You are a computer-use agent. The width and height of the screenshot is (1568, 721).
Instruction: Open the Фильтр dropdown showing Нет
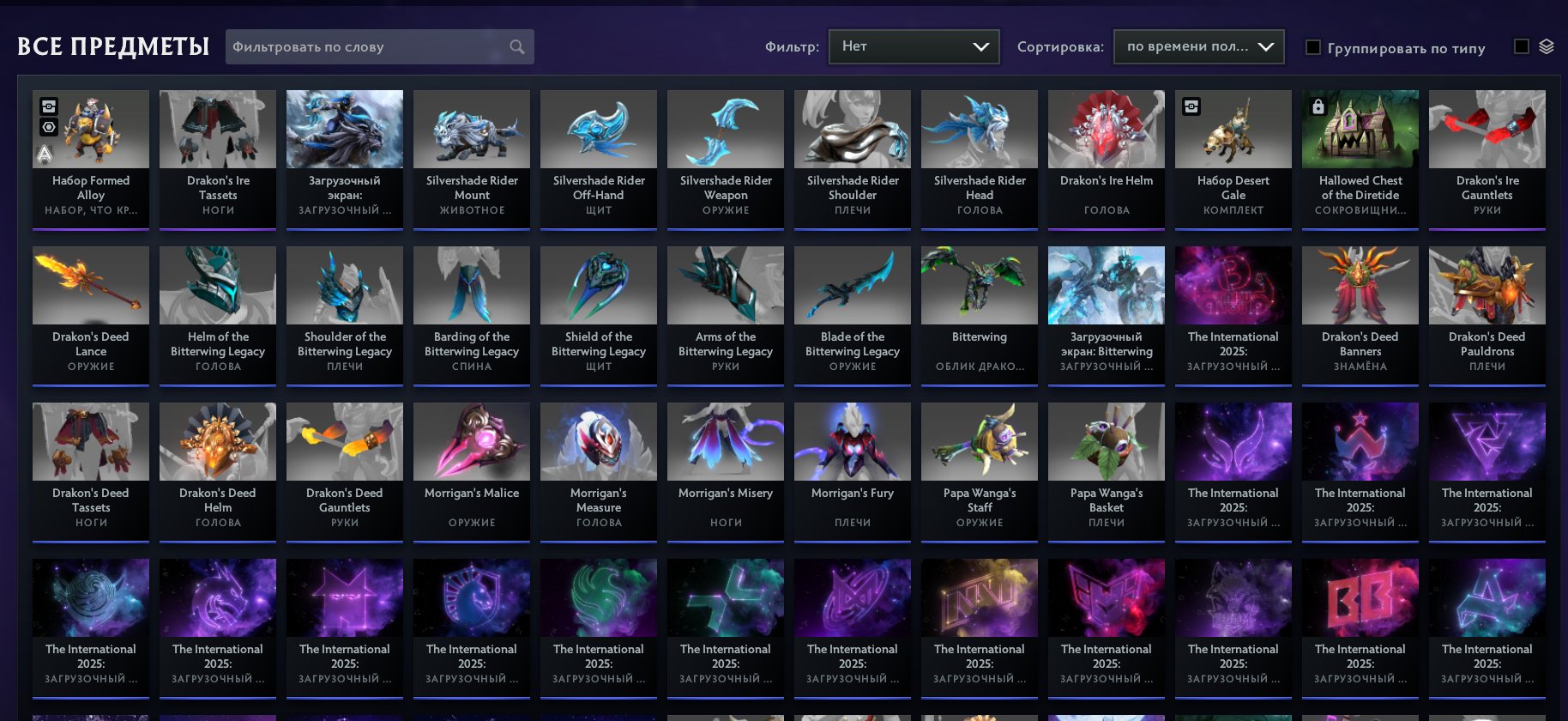[x=913, y=46]
